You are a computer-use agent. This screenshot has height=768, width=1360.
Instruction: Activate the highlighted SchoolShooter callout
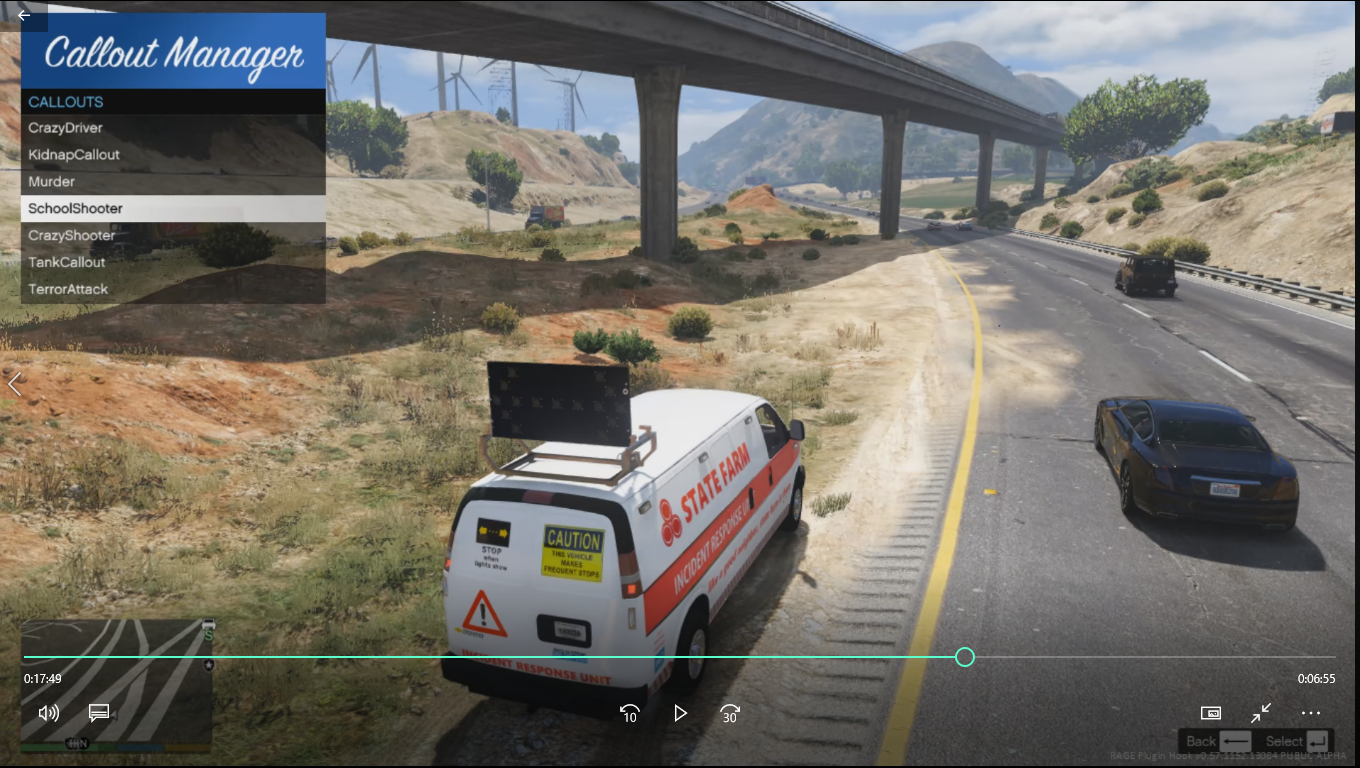76,209
